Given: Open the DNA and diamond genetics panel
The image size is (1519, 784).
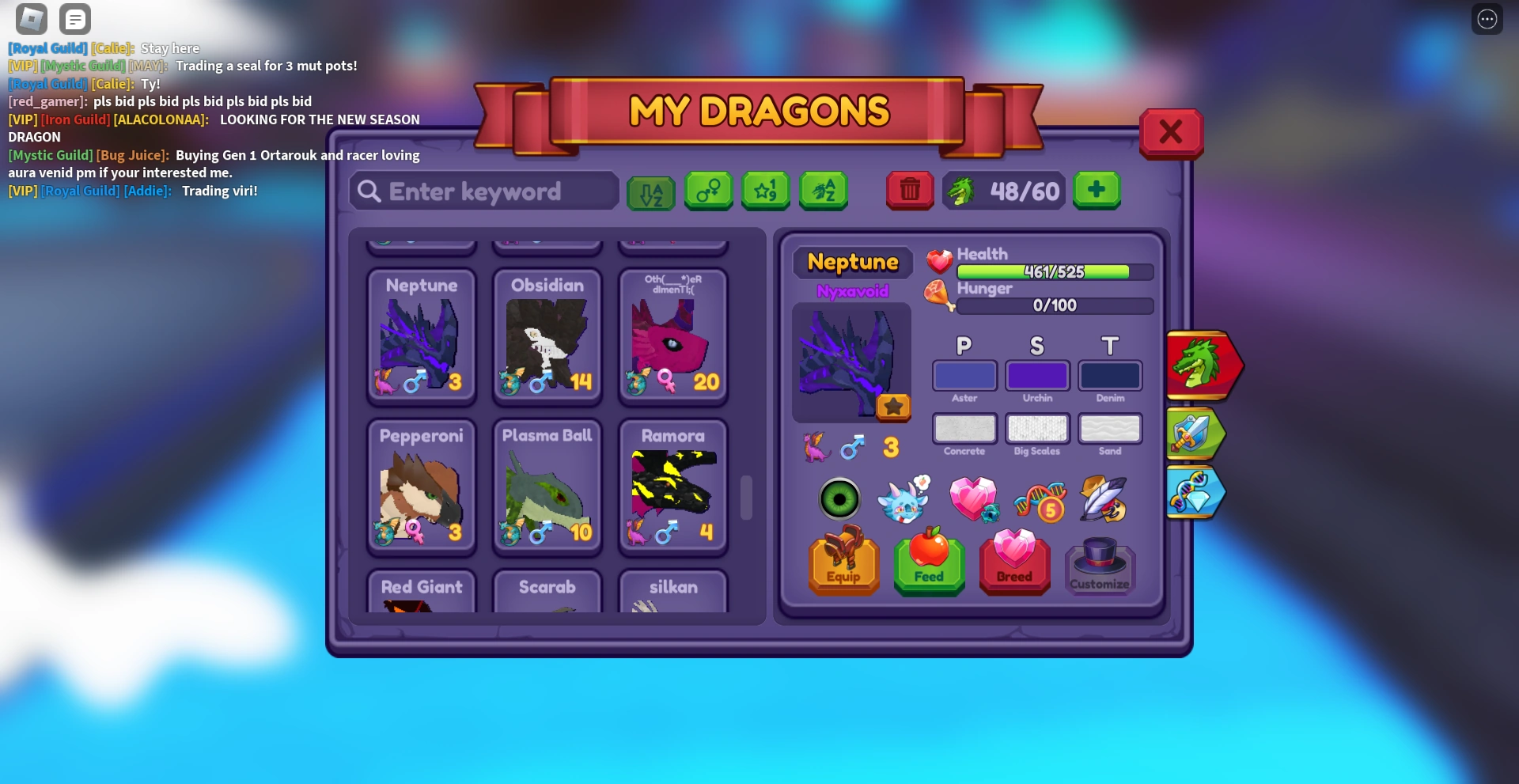Looking at the screenshot, I should [x=1195, y=492].
